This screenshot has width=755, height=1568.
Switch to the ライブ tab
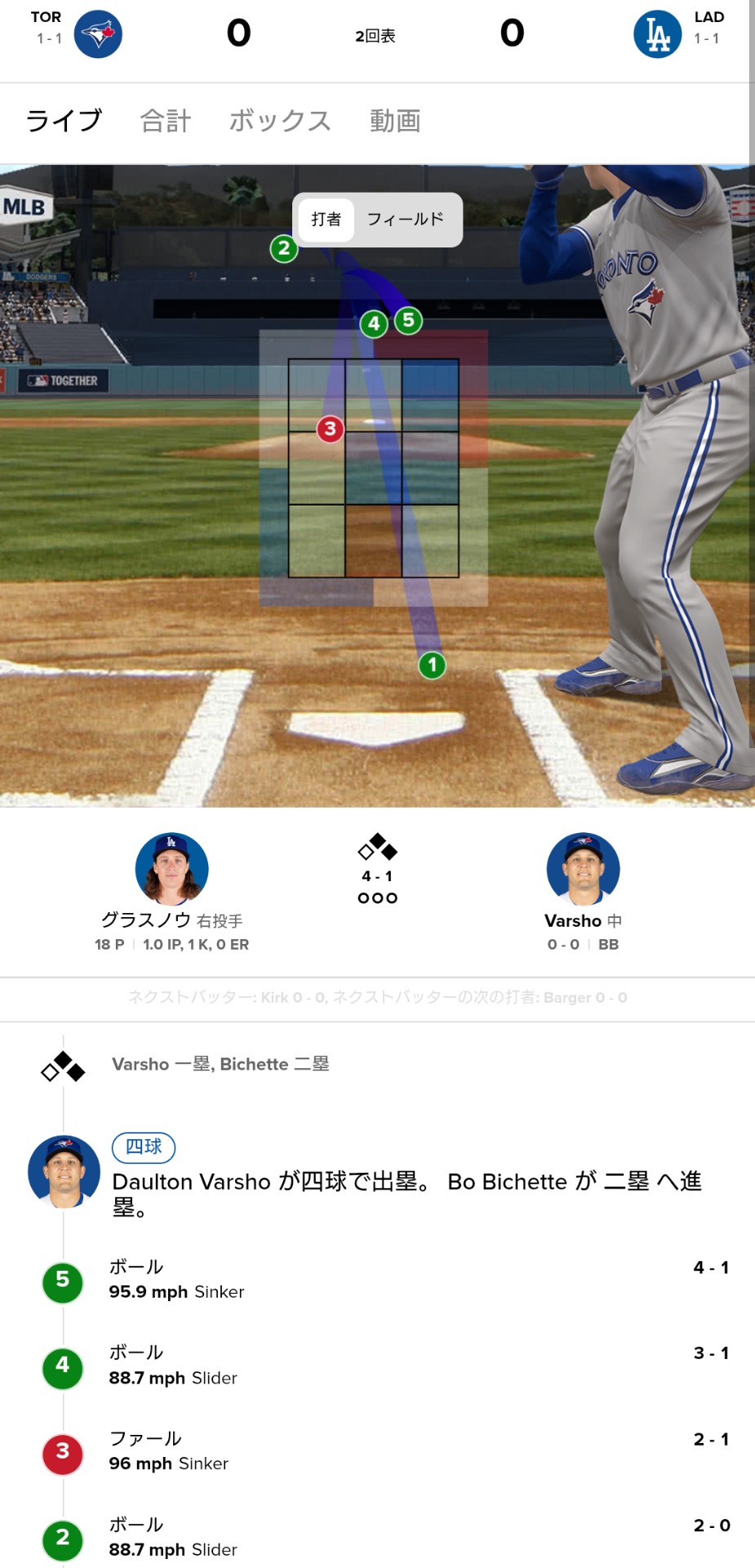[64, 121]
